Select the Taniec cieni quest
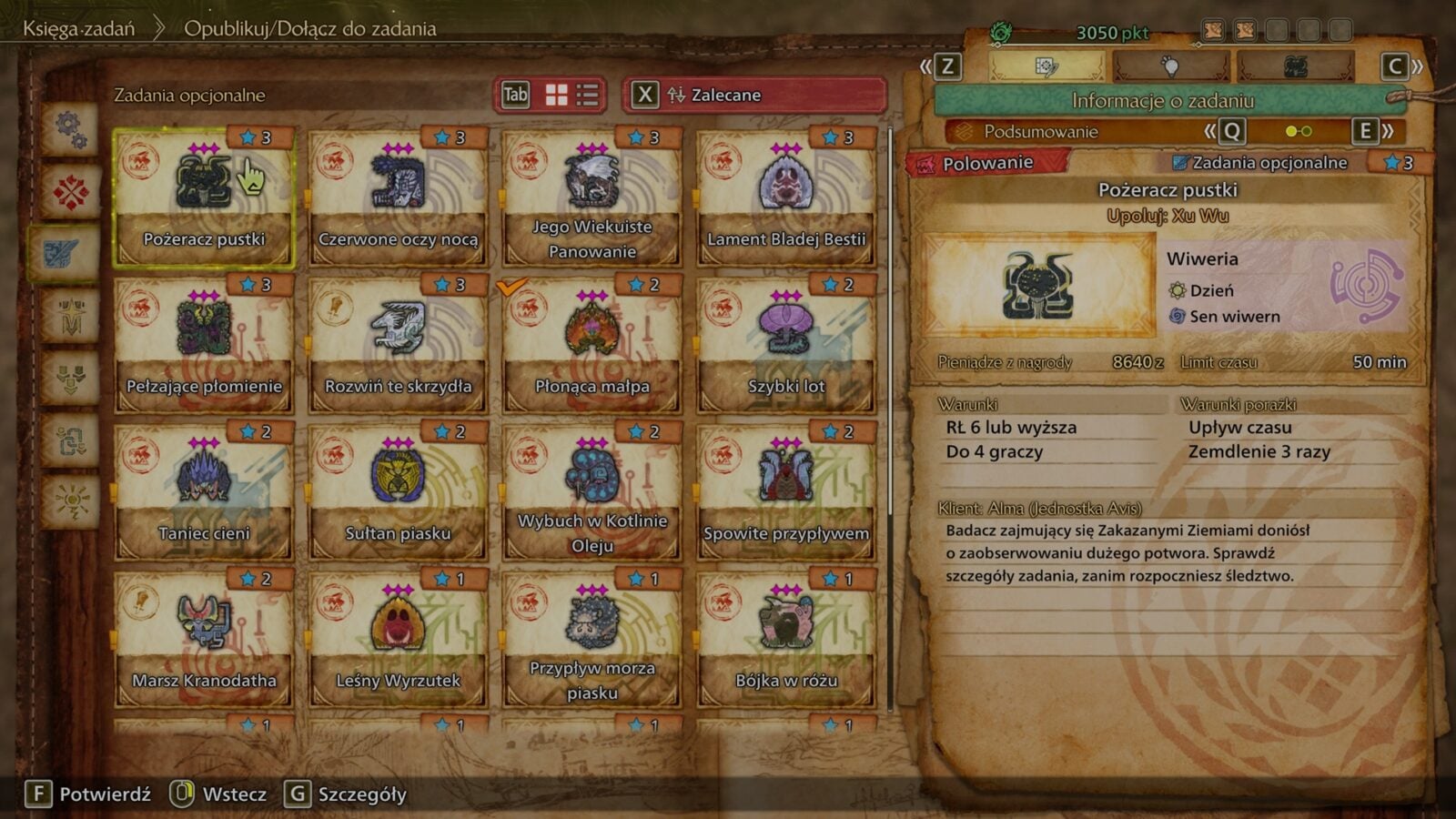Screen dimensions: 1456x819 203,492
